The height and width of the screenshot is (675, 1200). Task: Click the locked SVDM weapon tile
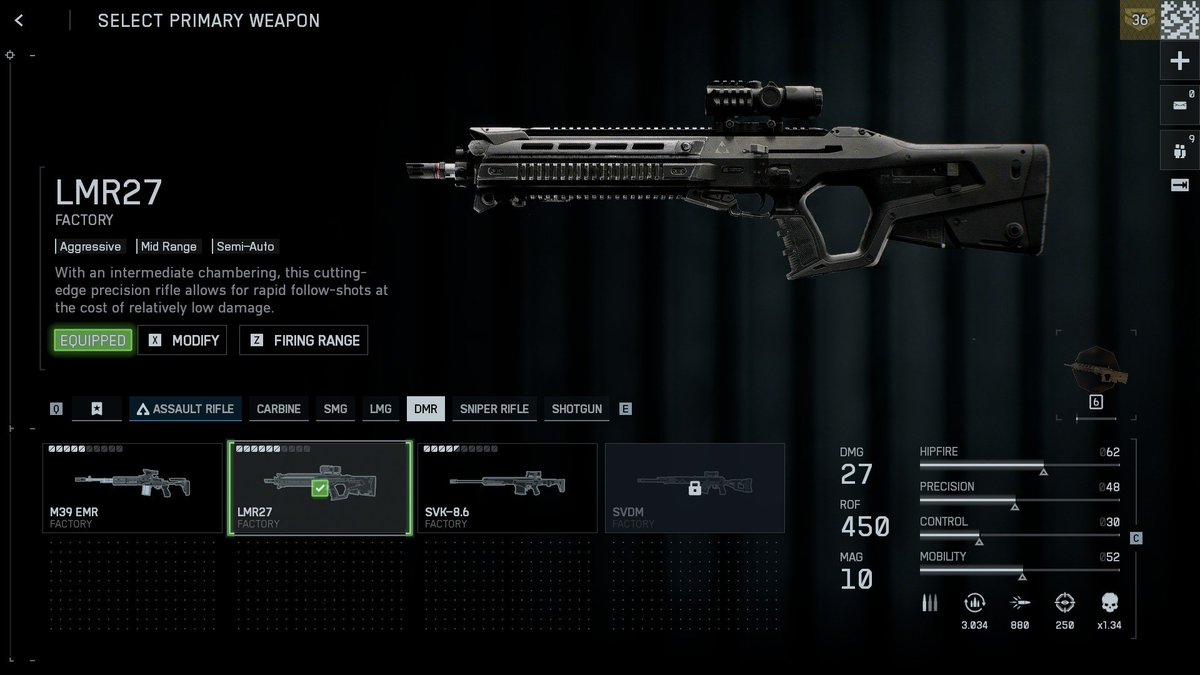694,488
